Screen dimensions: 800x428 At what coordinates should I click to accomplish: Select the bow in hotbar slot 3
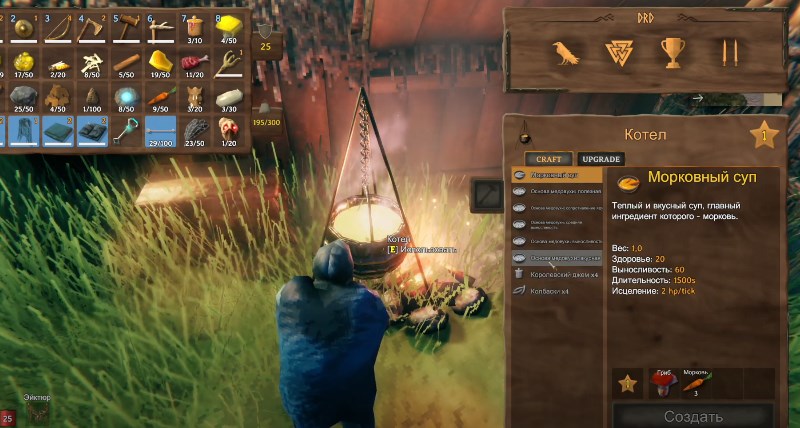click(54, 30)
